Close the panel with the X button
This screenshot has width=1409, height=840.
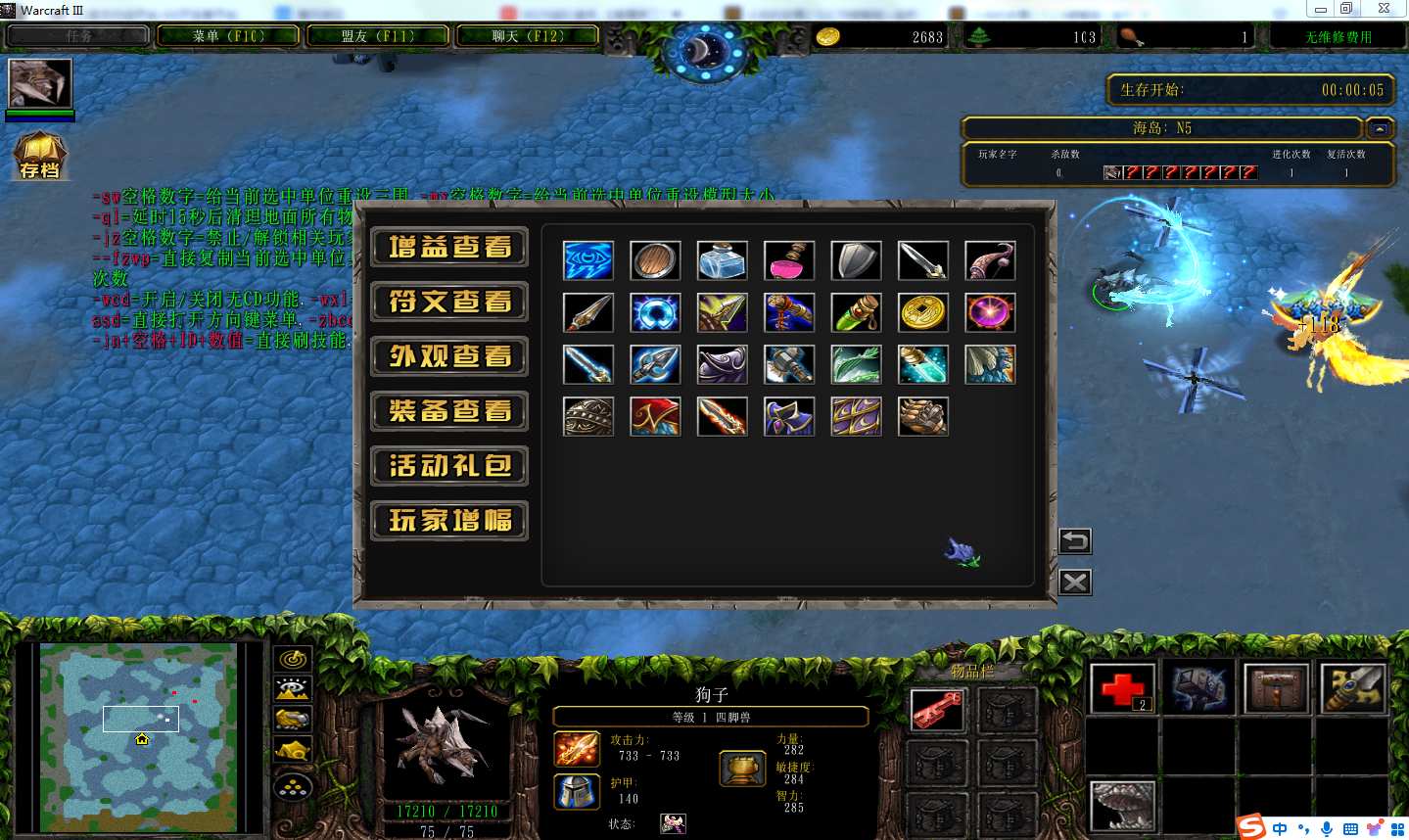coord(1075,583)
